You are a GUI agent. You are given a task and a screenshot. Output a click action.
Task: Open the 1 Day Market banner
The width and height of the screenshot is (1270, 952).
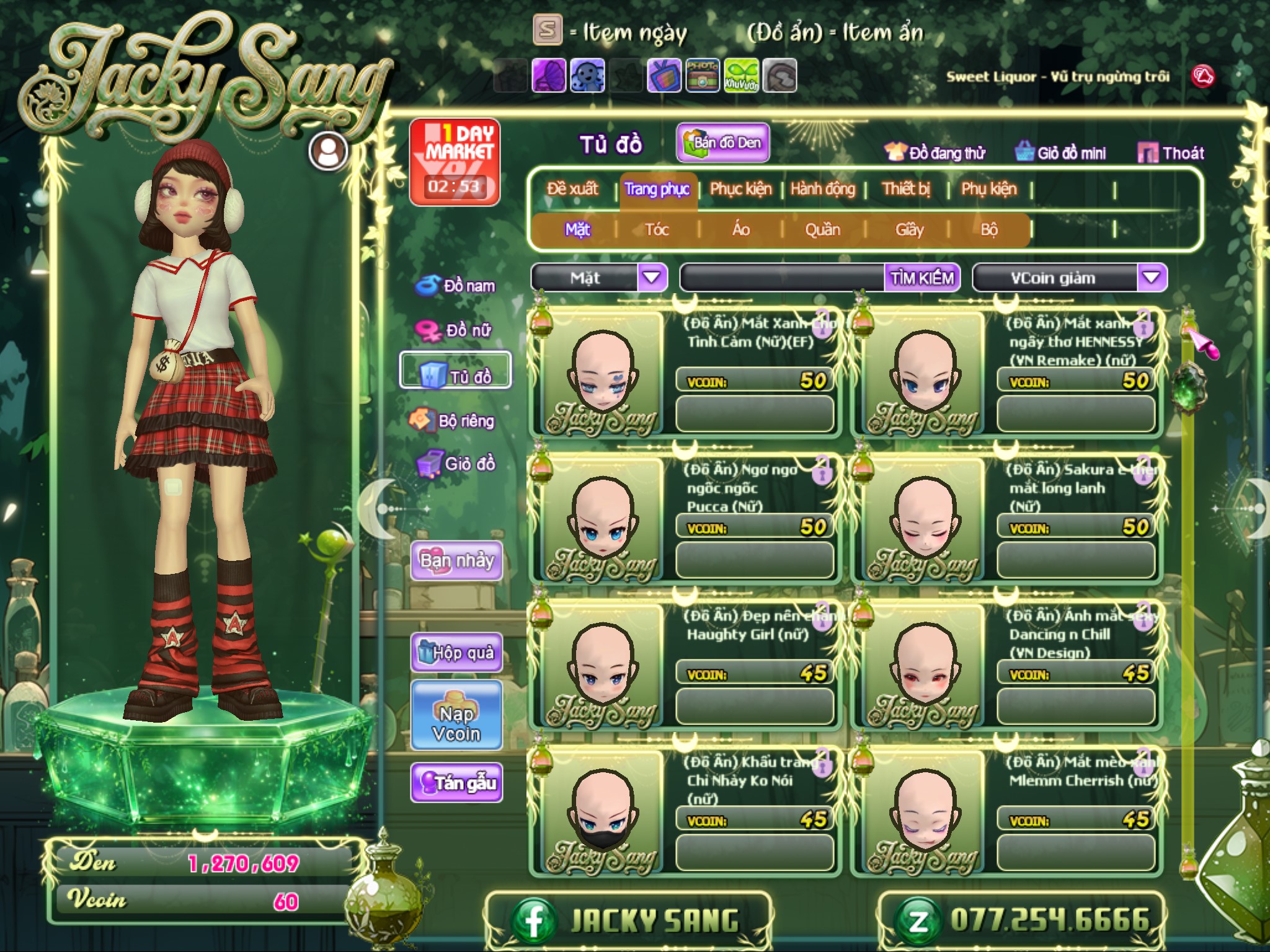click(x=455, y=162)
